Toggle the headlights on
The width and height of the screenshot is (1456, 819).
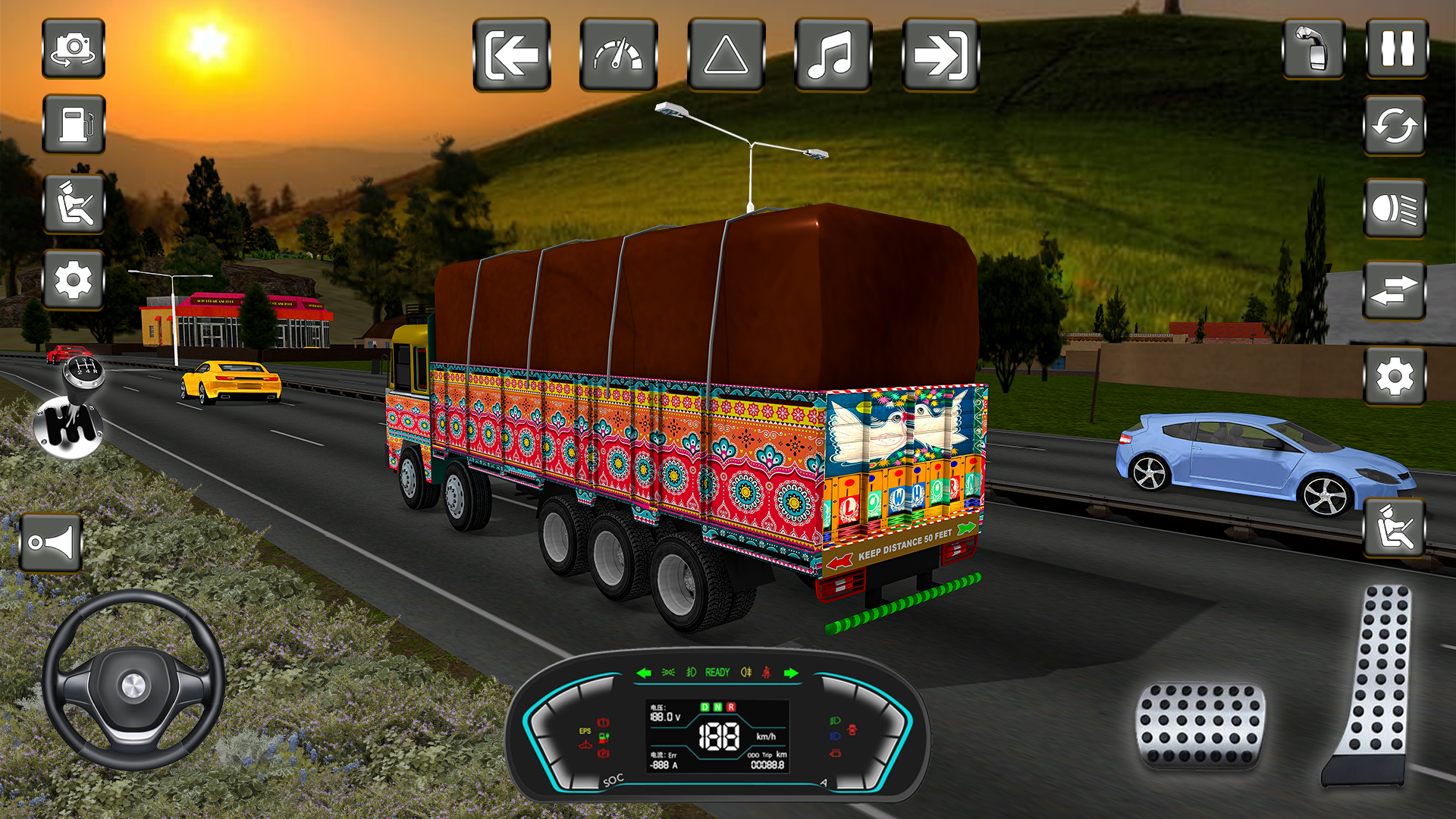click(1395, 209)
